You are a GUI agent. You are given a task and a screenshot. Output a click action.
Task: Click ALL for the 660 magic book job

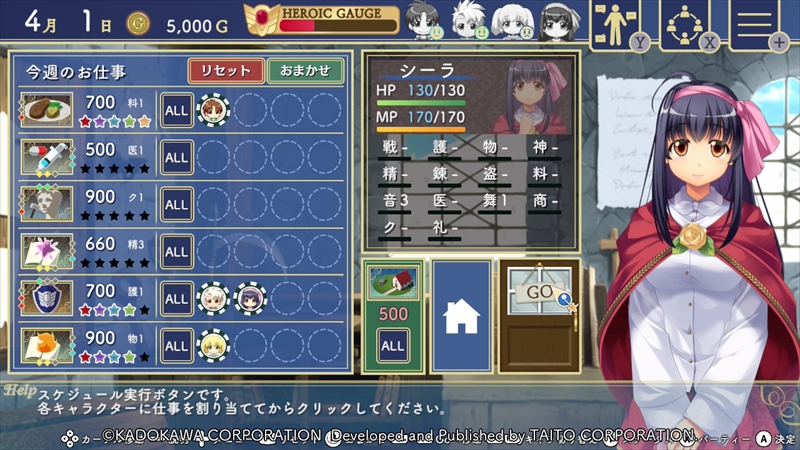pyautogui.click(x=177, y=251)
